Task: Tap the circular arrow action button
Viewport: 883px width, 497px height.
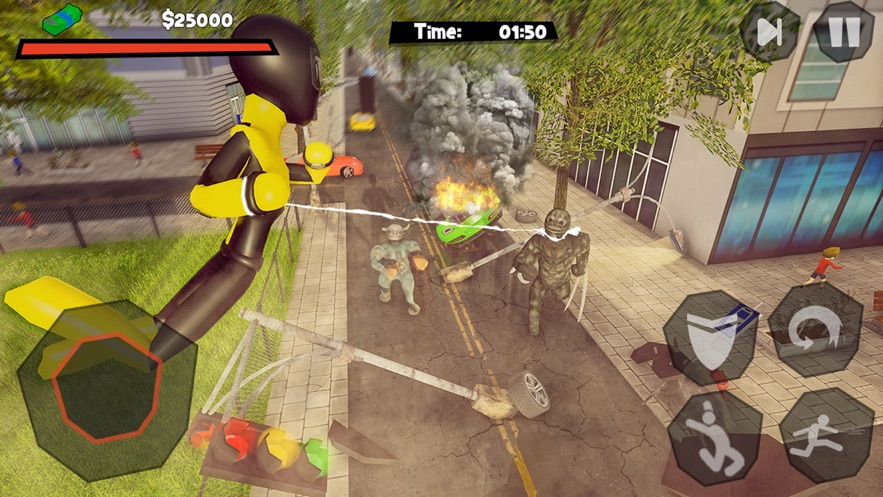Action: click(814, 329)
